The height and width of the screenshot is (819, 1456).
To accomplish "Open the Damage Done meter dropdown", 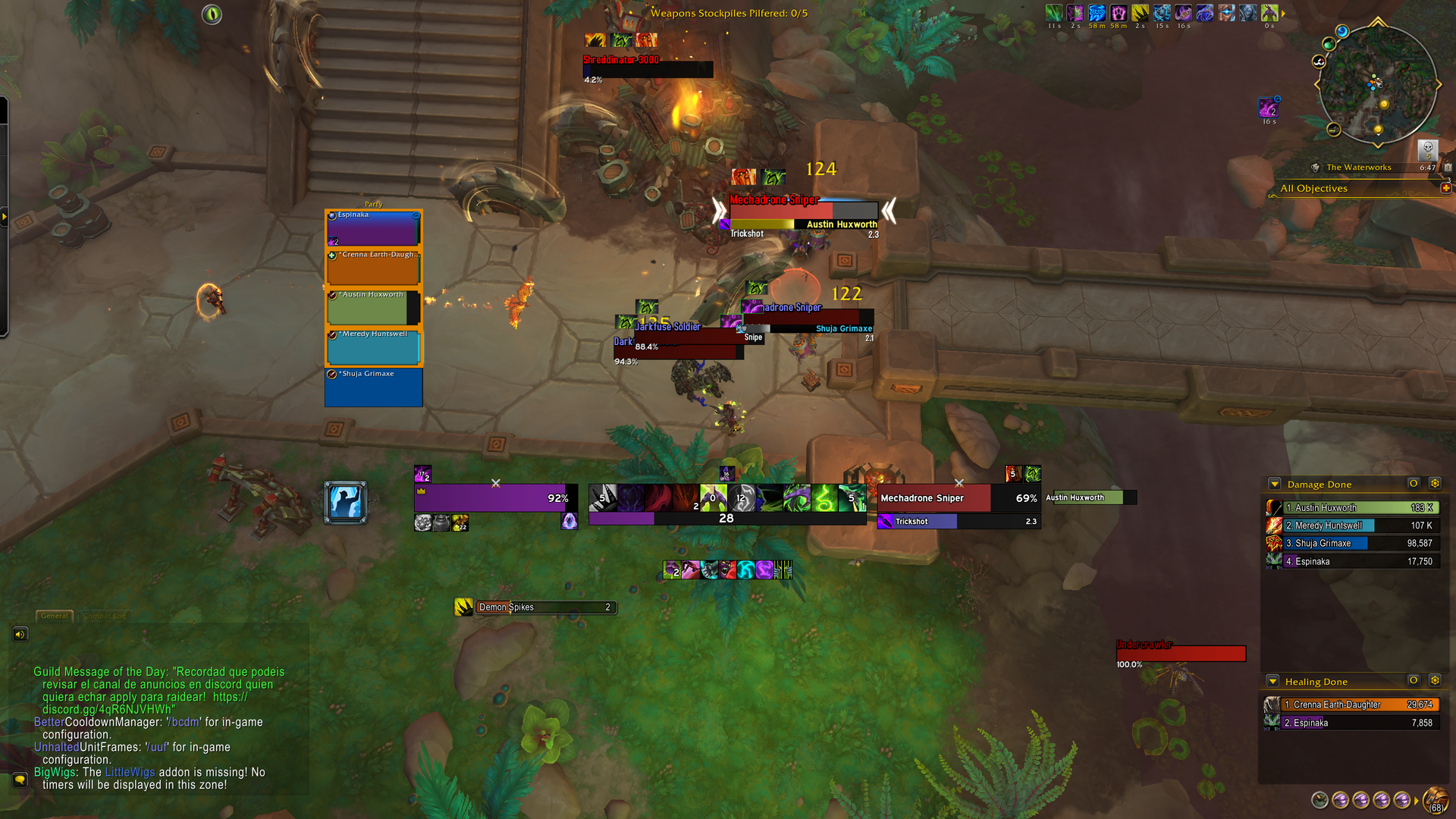I will pyautogui.click(x=1274, y=484).
